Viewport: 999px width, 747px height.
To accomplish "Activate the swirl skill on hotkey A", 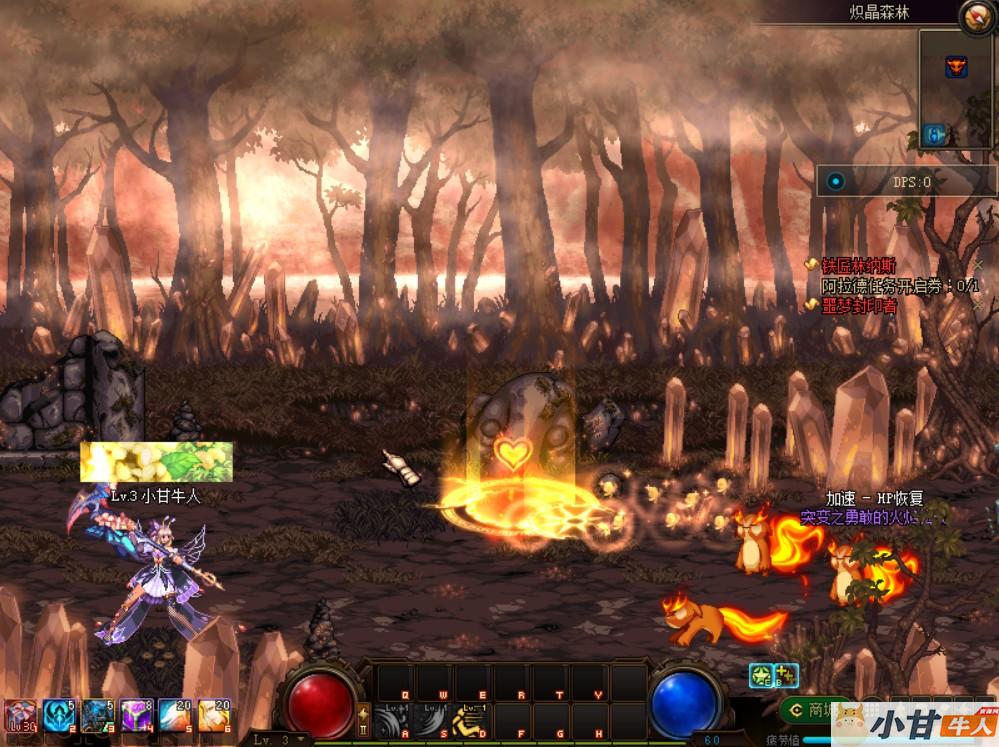I will tap(393, 720).
